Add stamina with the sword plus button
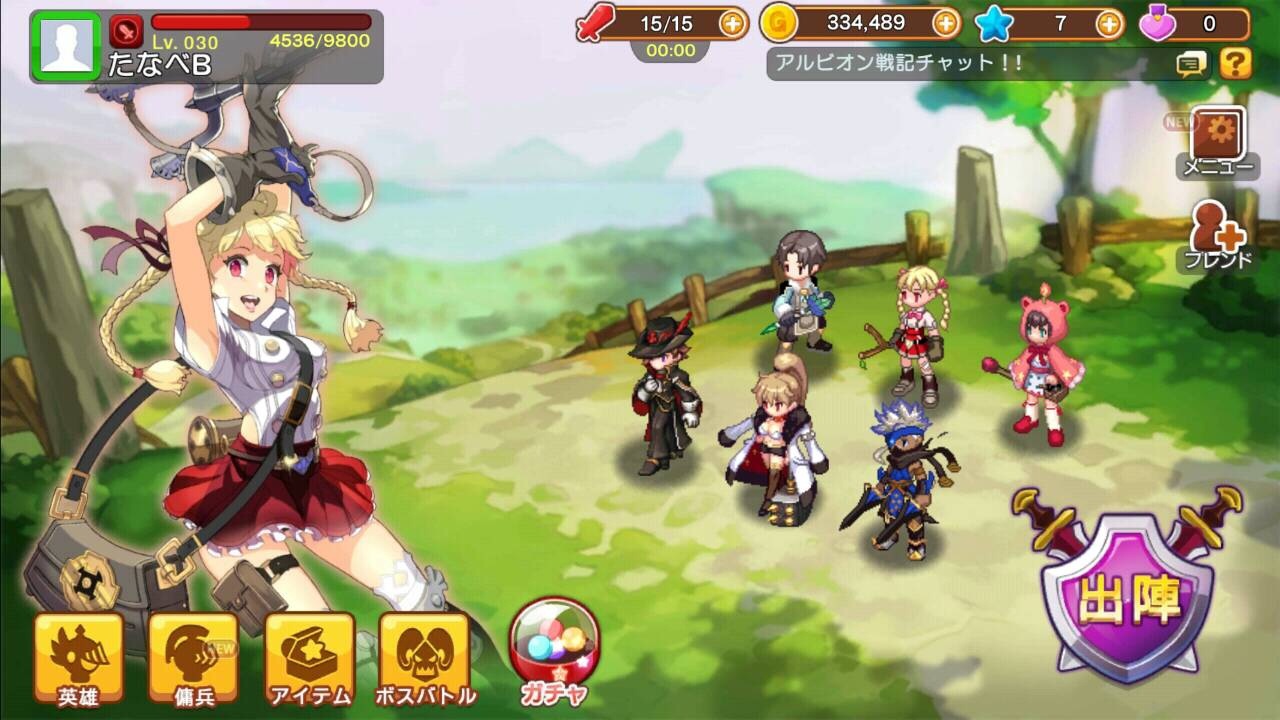1280x720 pixels. click(x=734, y=23)
